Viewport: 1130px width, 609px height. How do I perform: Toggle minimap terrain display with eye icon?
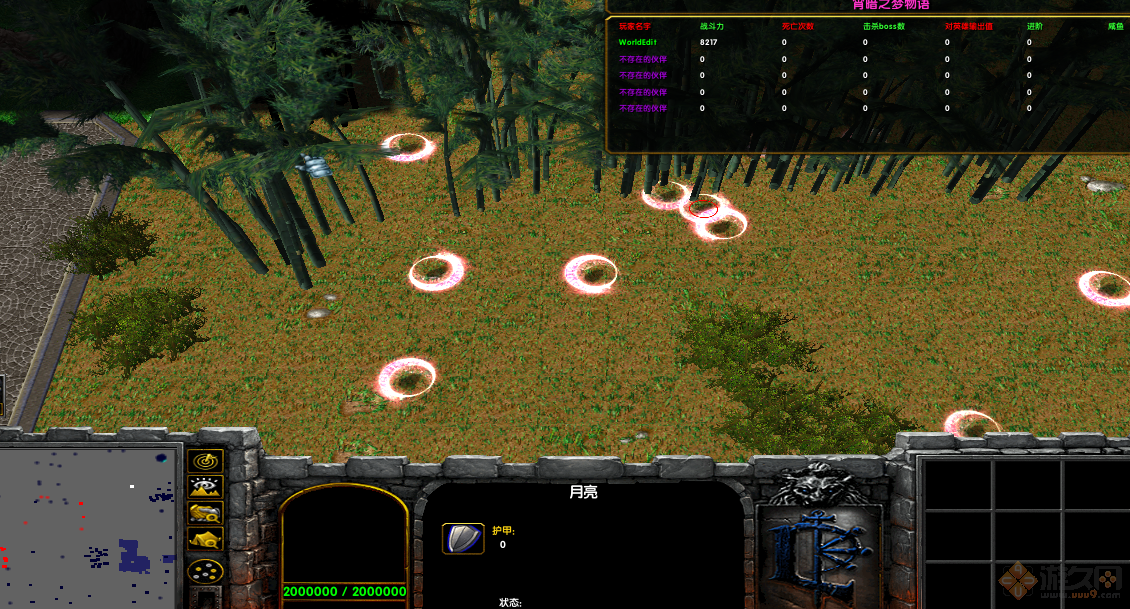[x=205, y=488]
